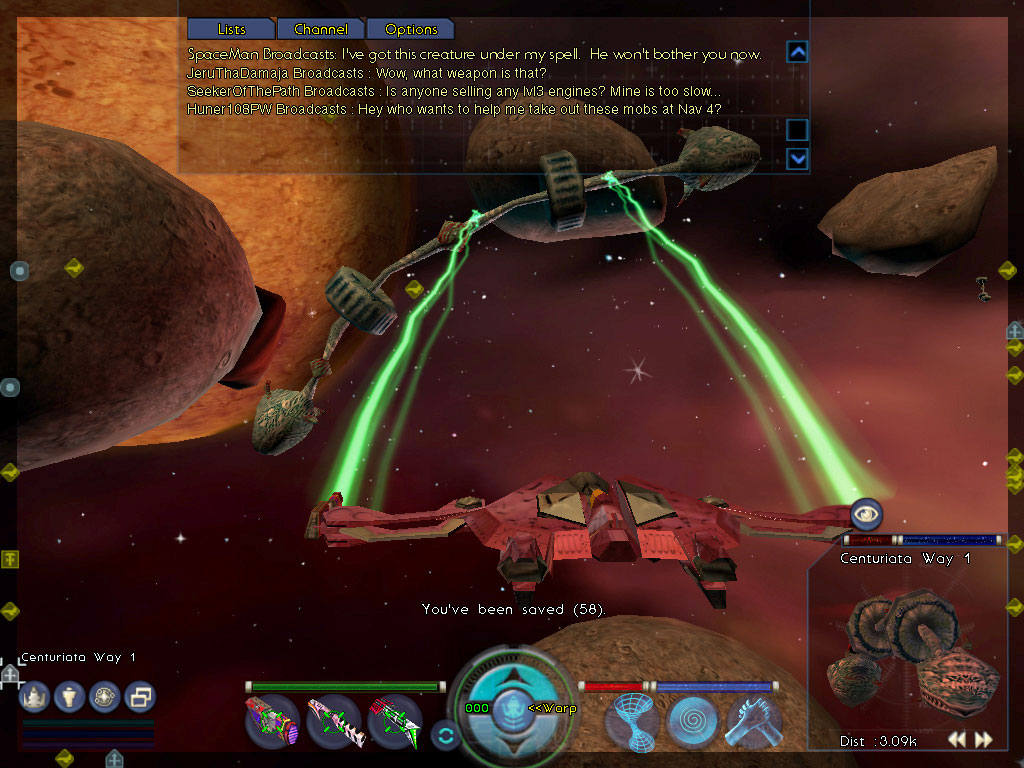
Task: Cycle to next target with double-right arrows
Action: point(983,740)
